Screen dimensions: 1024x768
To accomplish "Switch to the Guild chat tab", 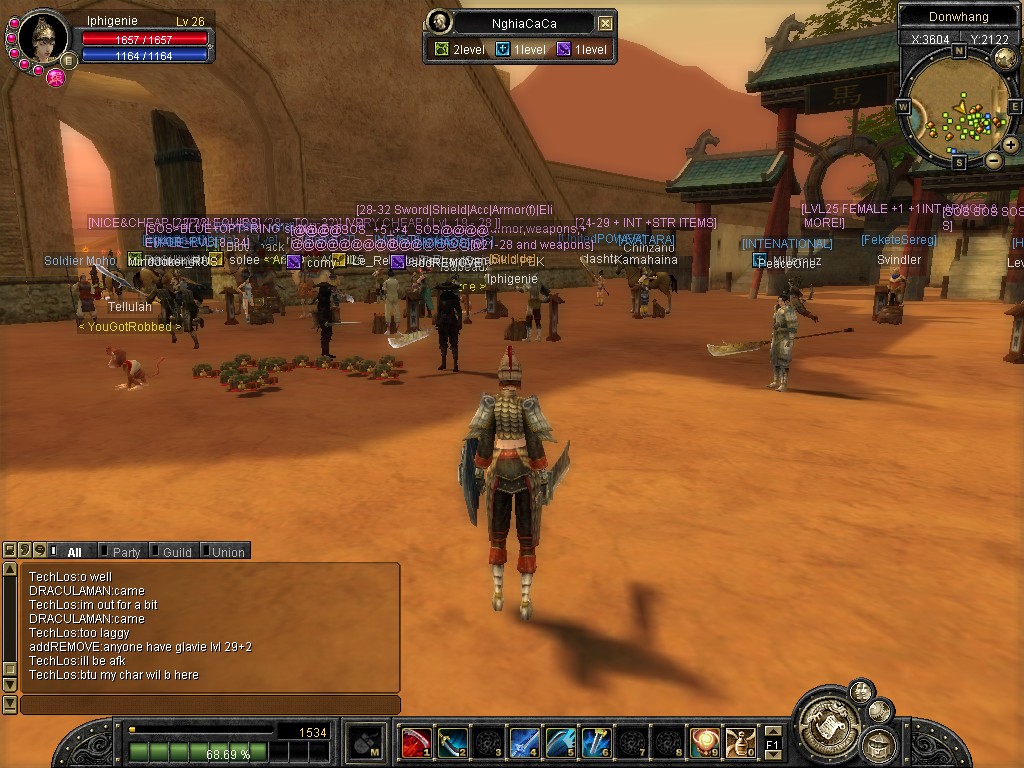I will point(176,551).
